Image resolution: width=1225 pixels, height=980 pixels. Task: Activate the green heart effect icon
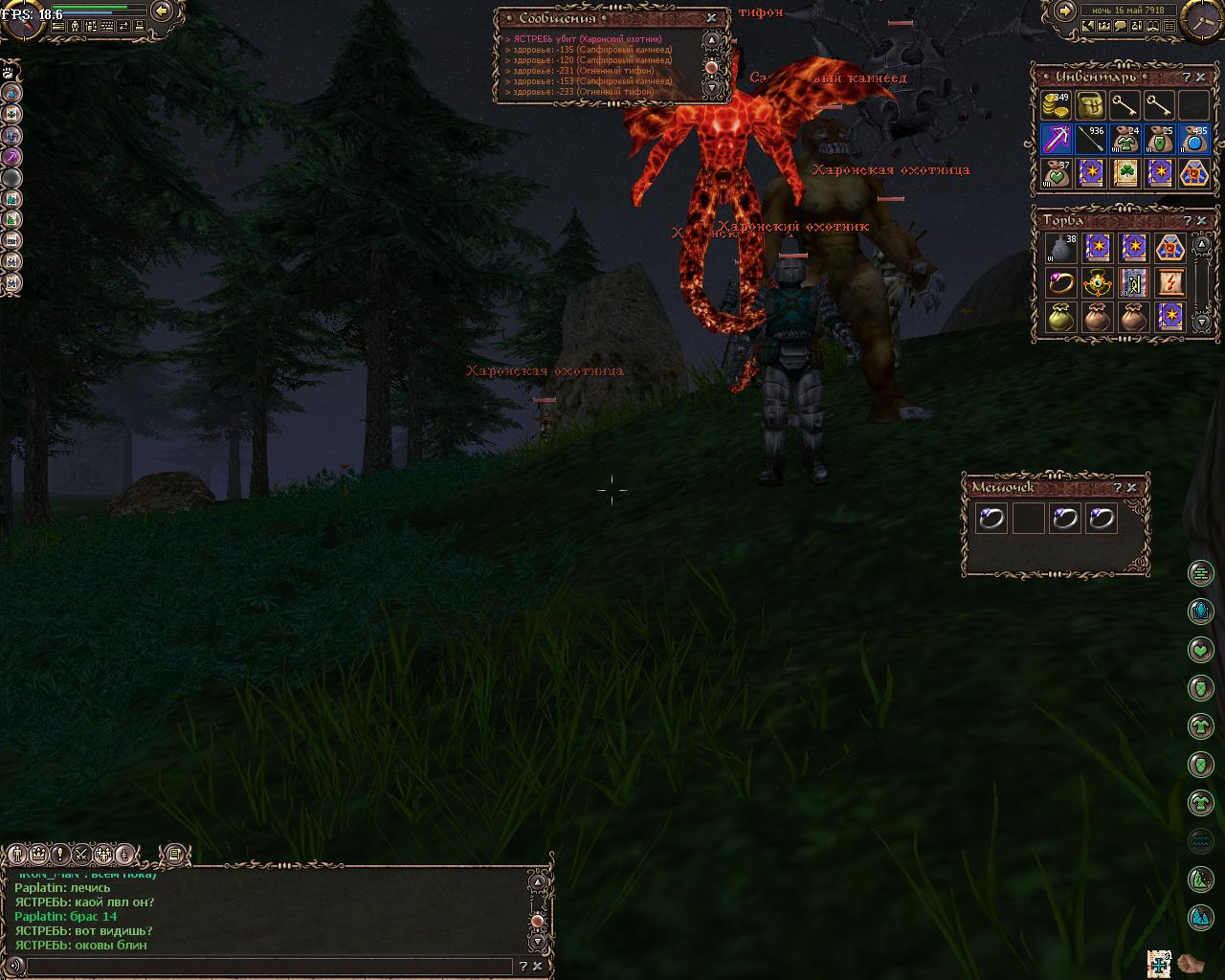1201,650
